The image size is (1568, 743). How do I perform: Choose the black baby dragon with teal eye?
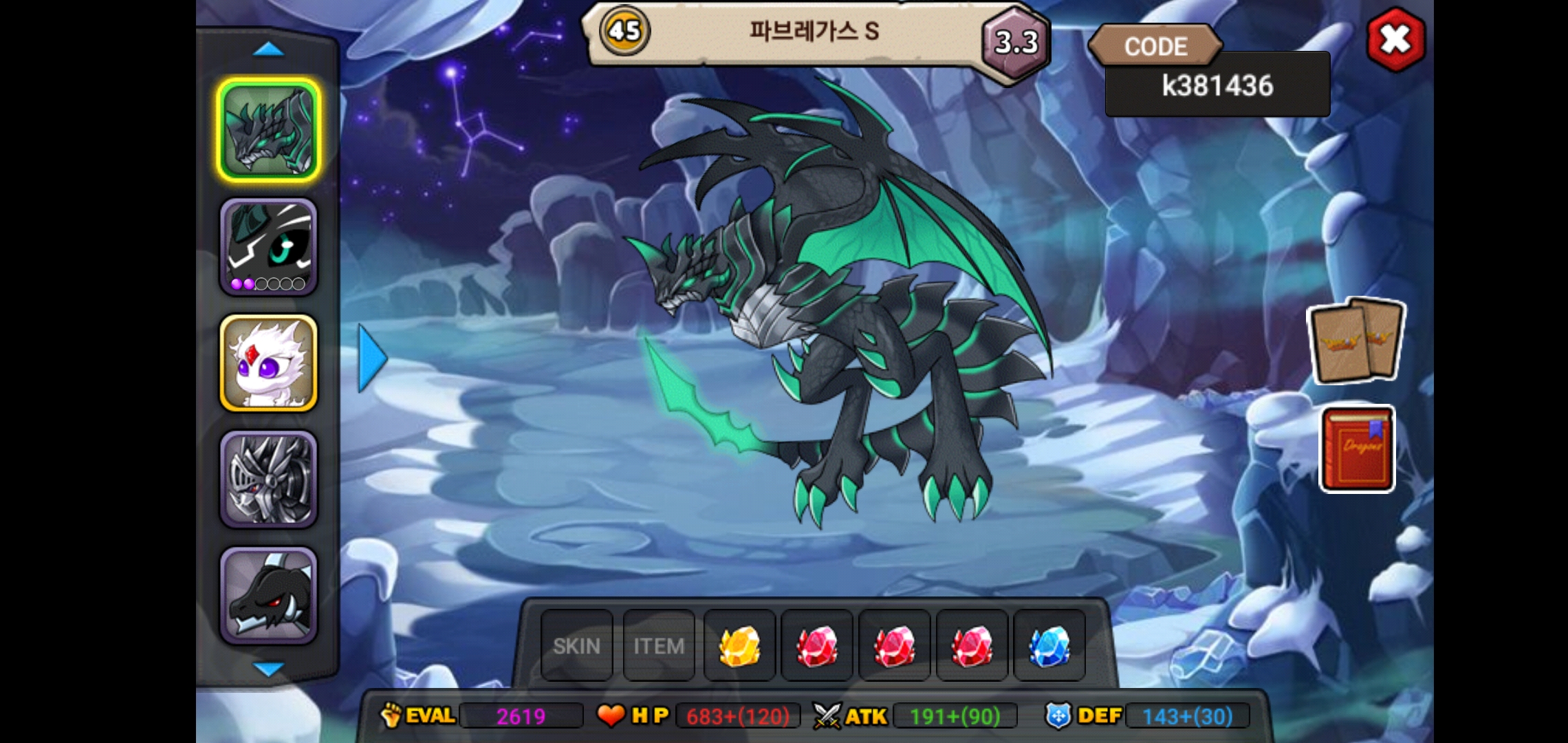pos(269,247)
